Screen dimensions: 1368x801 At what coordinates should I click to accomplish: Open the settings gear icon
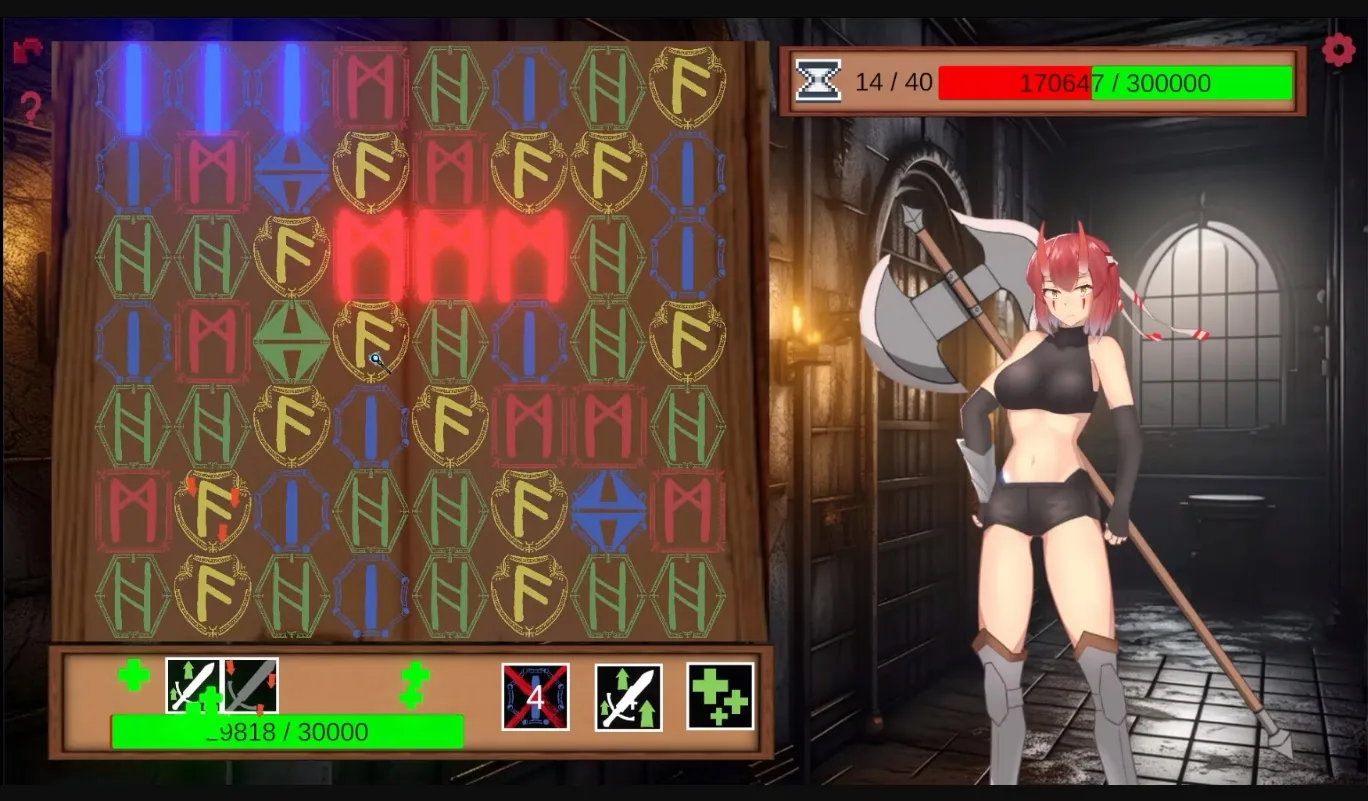[1338, 48]
